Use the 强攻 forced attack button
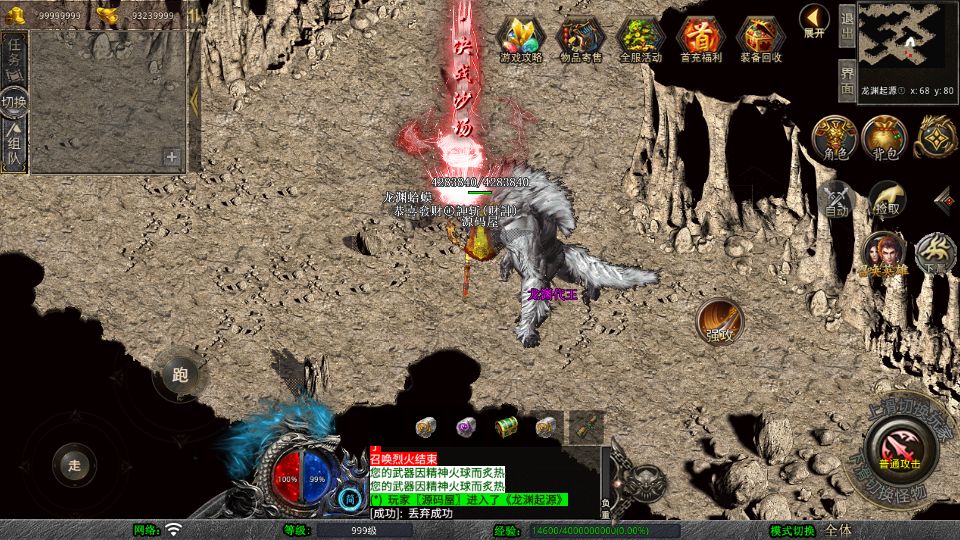Viewport: 960px width, 540px height. click(720, 321)
